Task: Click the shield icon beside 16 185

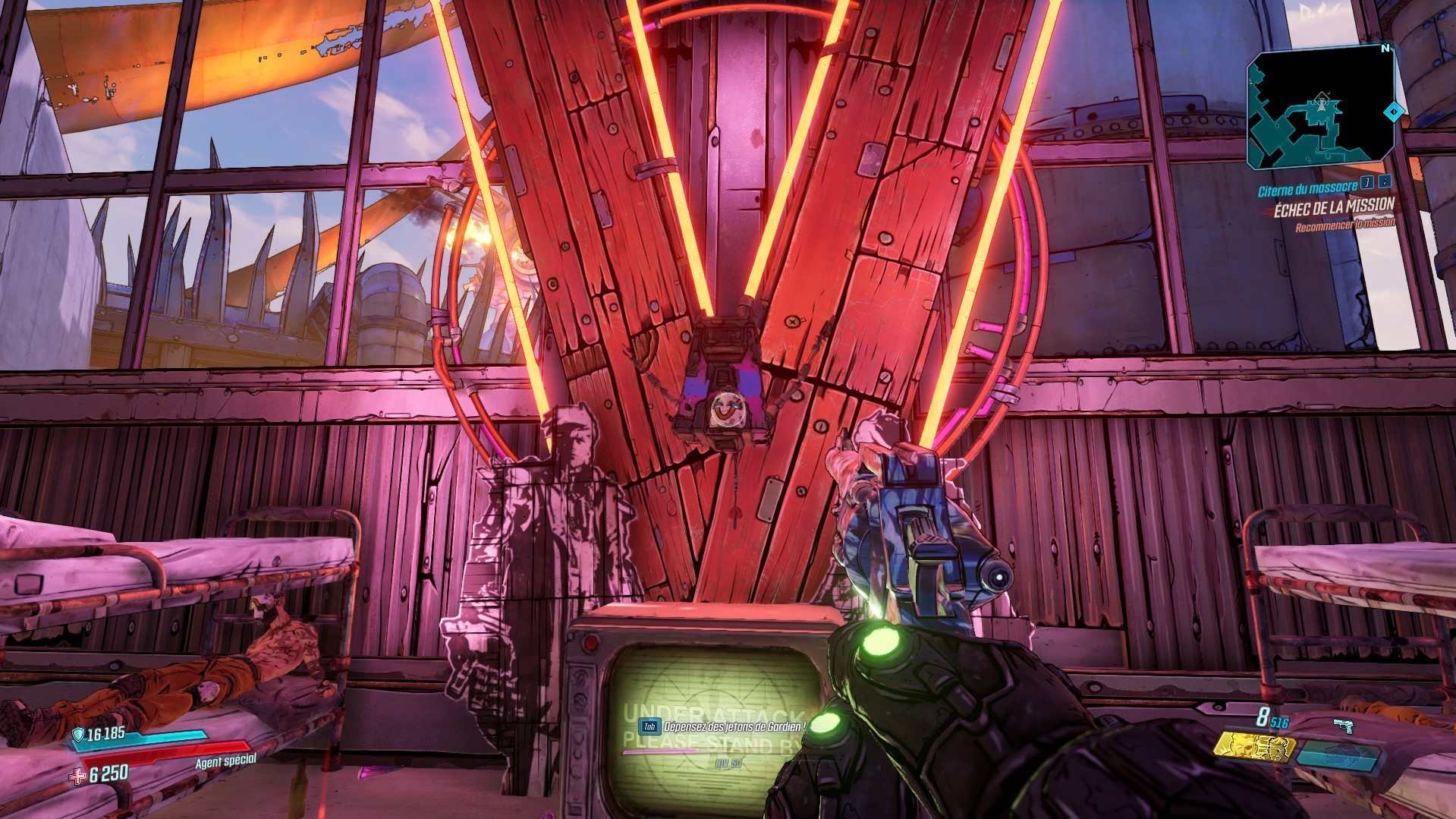Action: coord(77,735)
